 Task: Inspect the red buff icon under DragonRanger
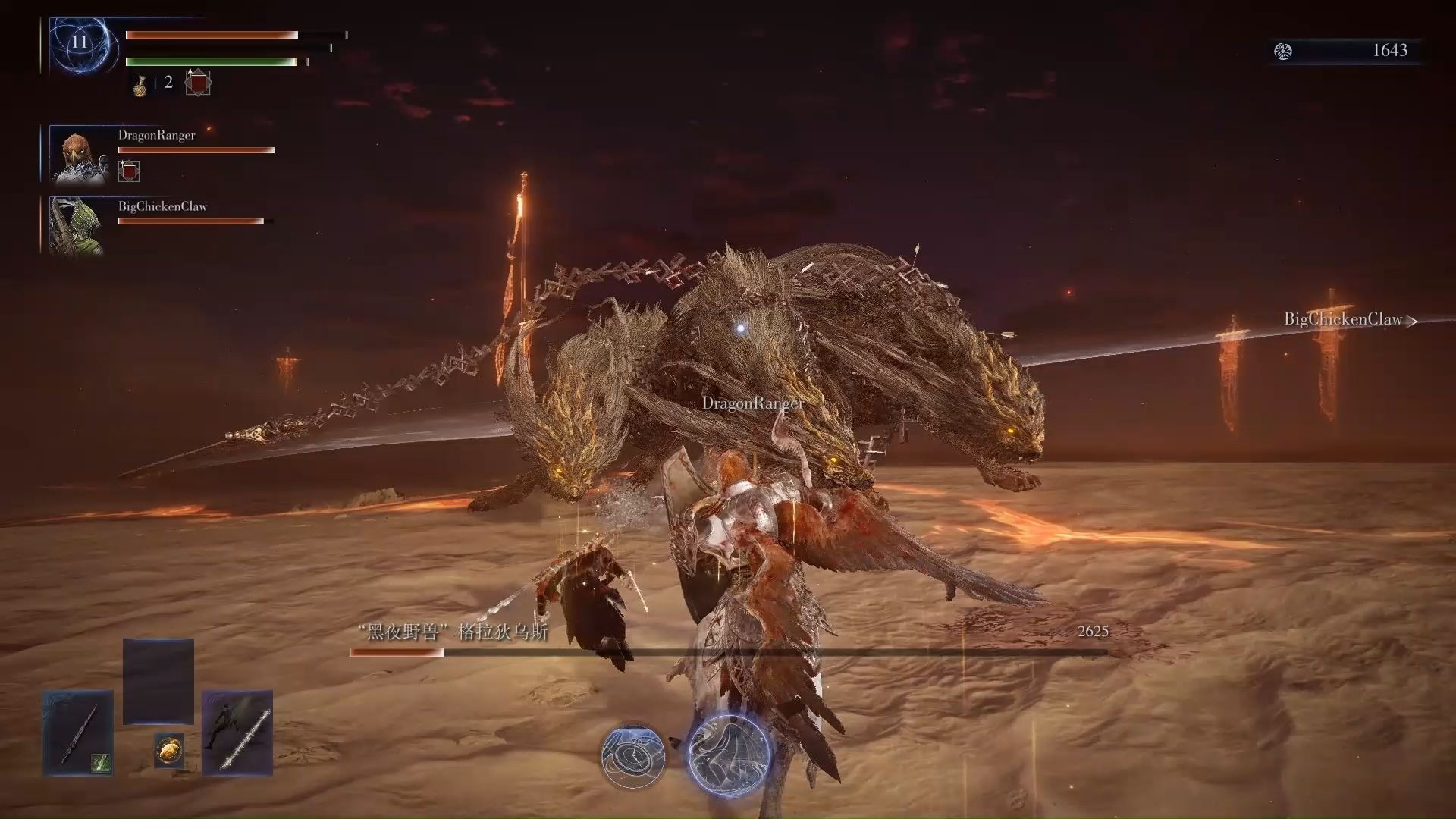[x=129, y=171]
